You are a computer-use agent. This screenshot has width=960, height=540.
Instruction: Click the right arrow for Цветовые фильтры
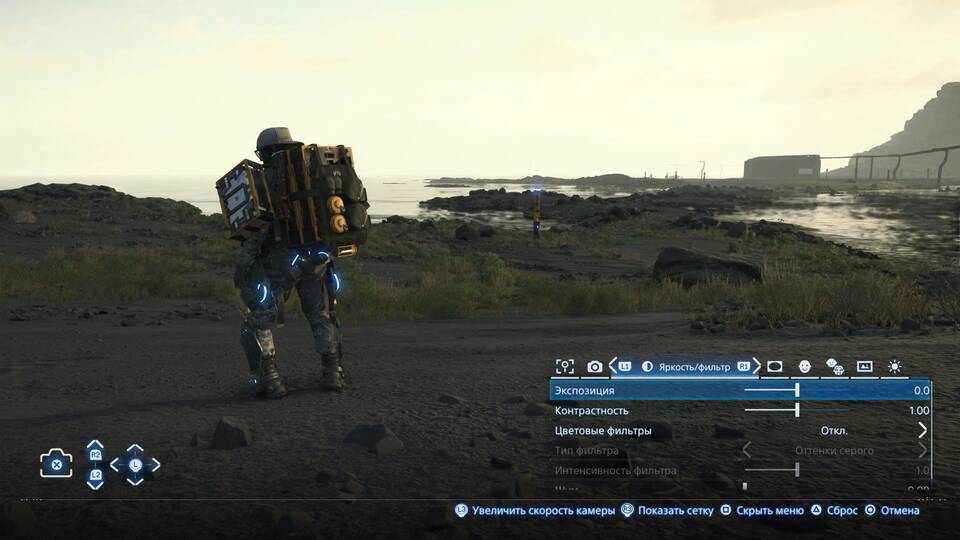pos(922,431)
